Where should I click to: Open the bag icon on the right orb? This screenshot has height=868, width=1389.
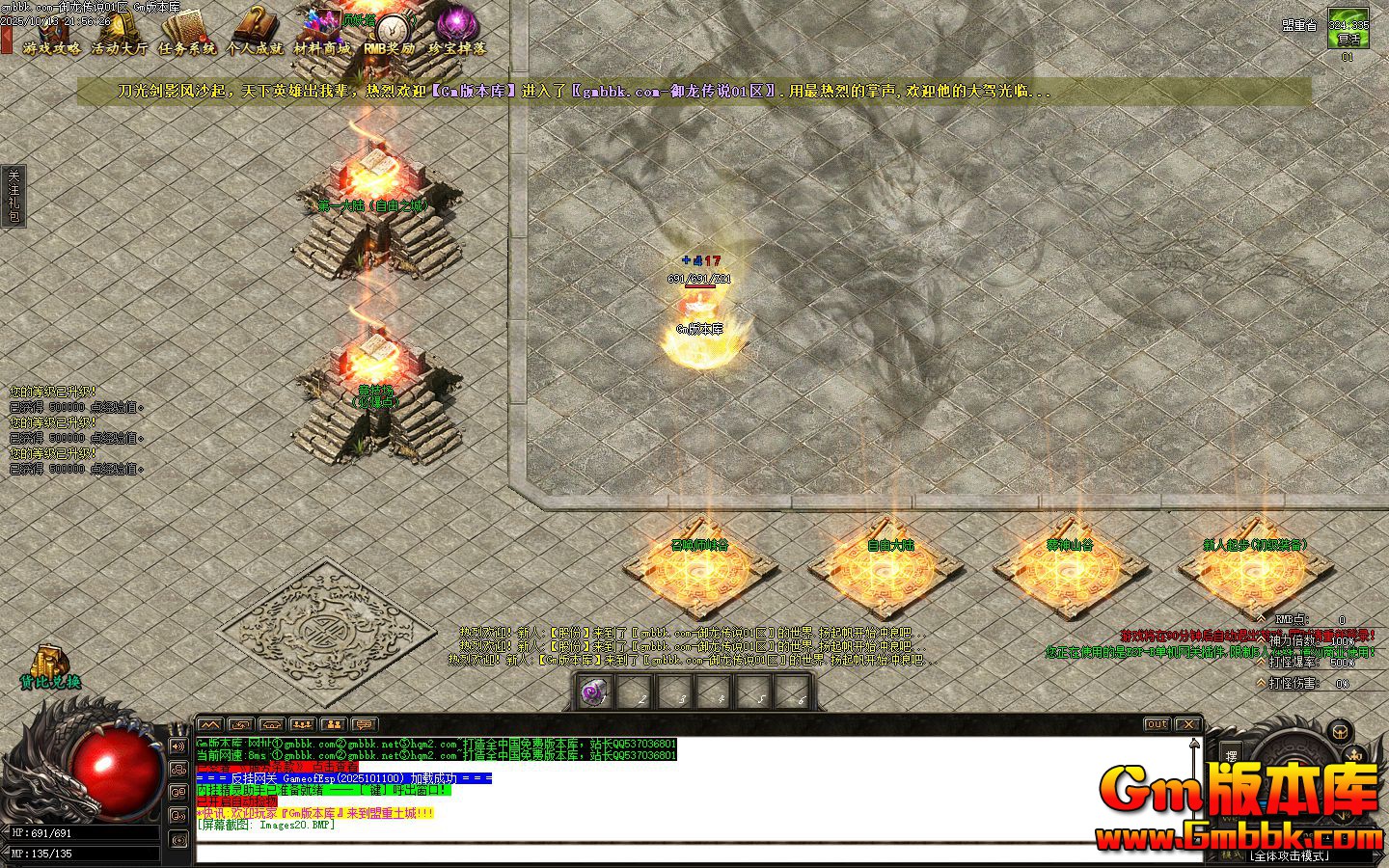pos(1338,730)
